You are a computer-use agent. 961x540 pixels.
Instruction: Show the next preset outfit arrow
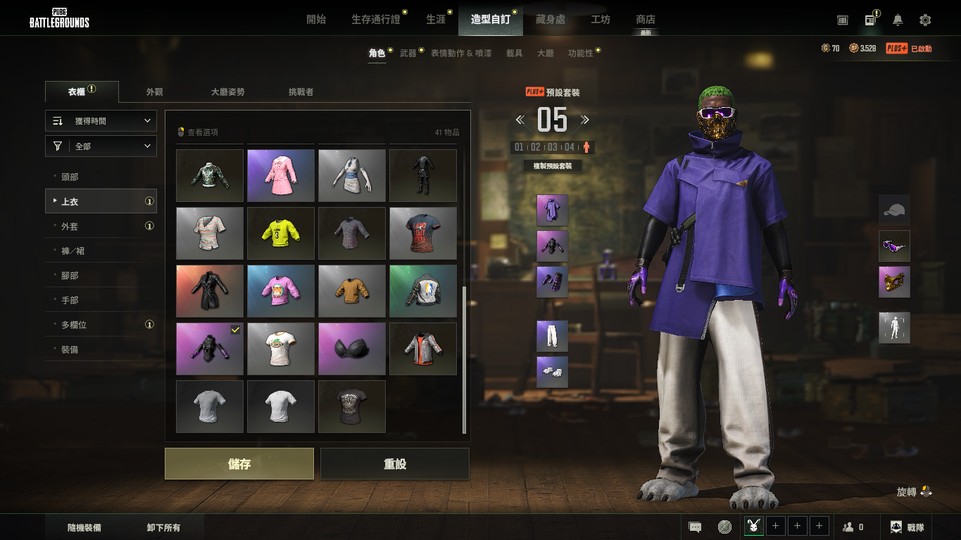click(585, 120)
